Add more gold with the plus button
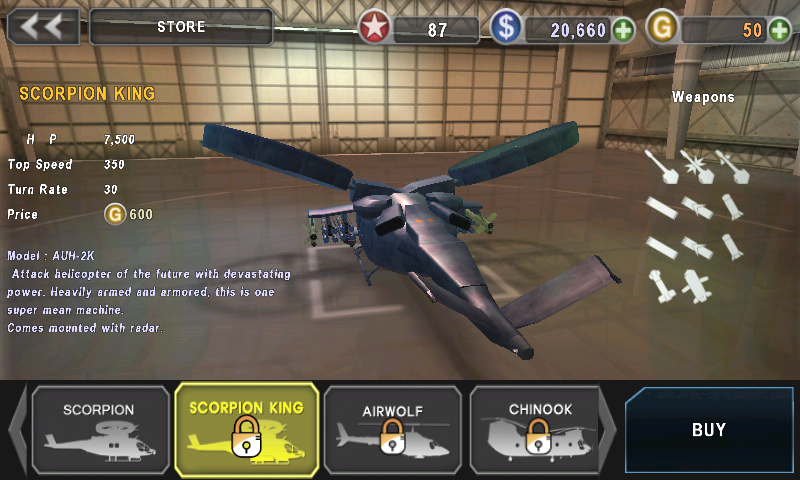The width and height of the screenshot is (800, 480). [781, 30]
